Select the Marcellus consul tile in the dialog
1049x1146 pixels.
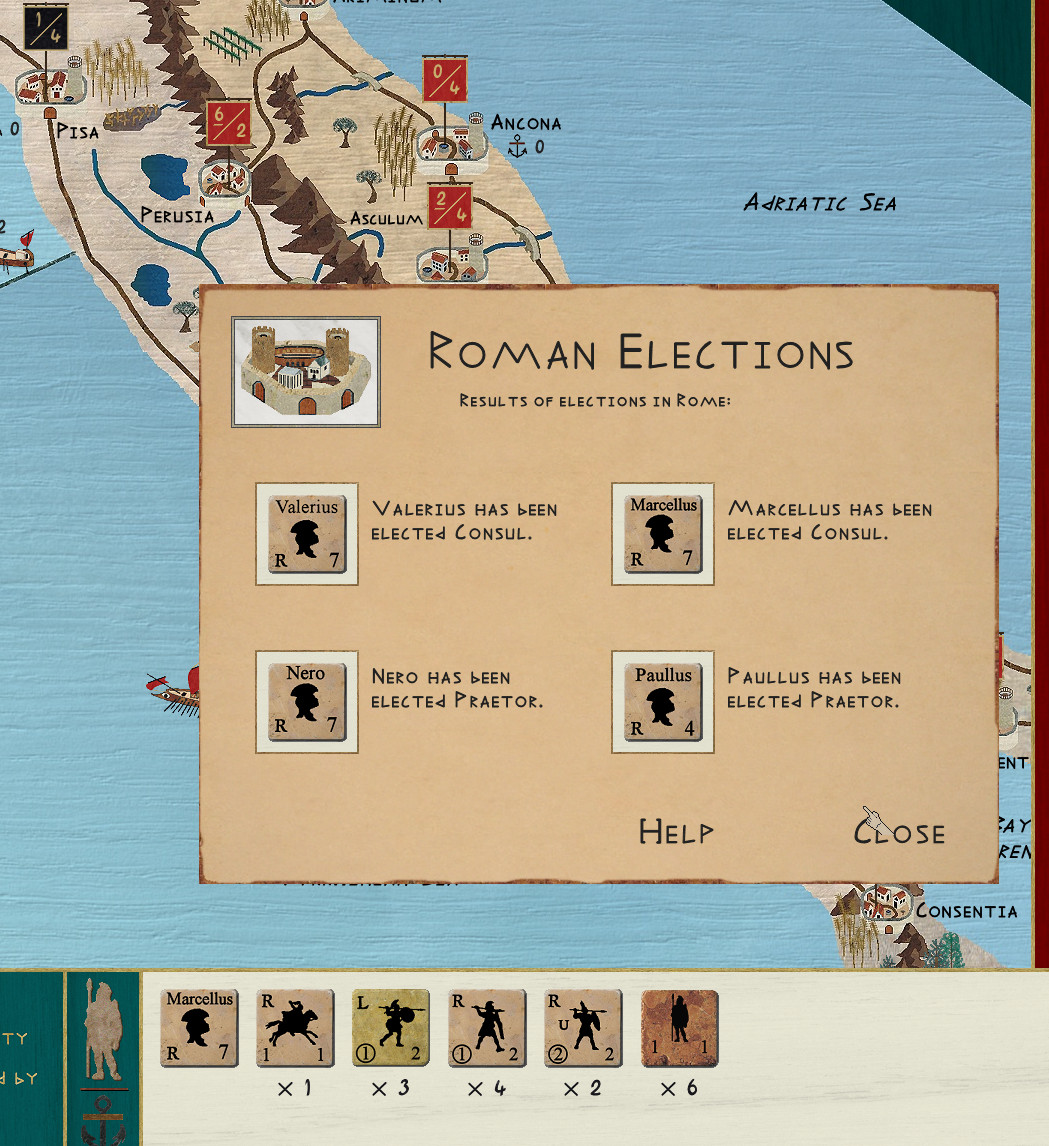point(663,534)
